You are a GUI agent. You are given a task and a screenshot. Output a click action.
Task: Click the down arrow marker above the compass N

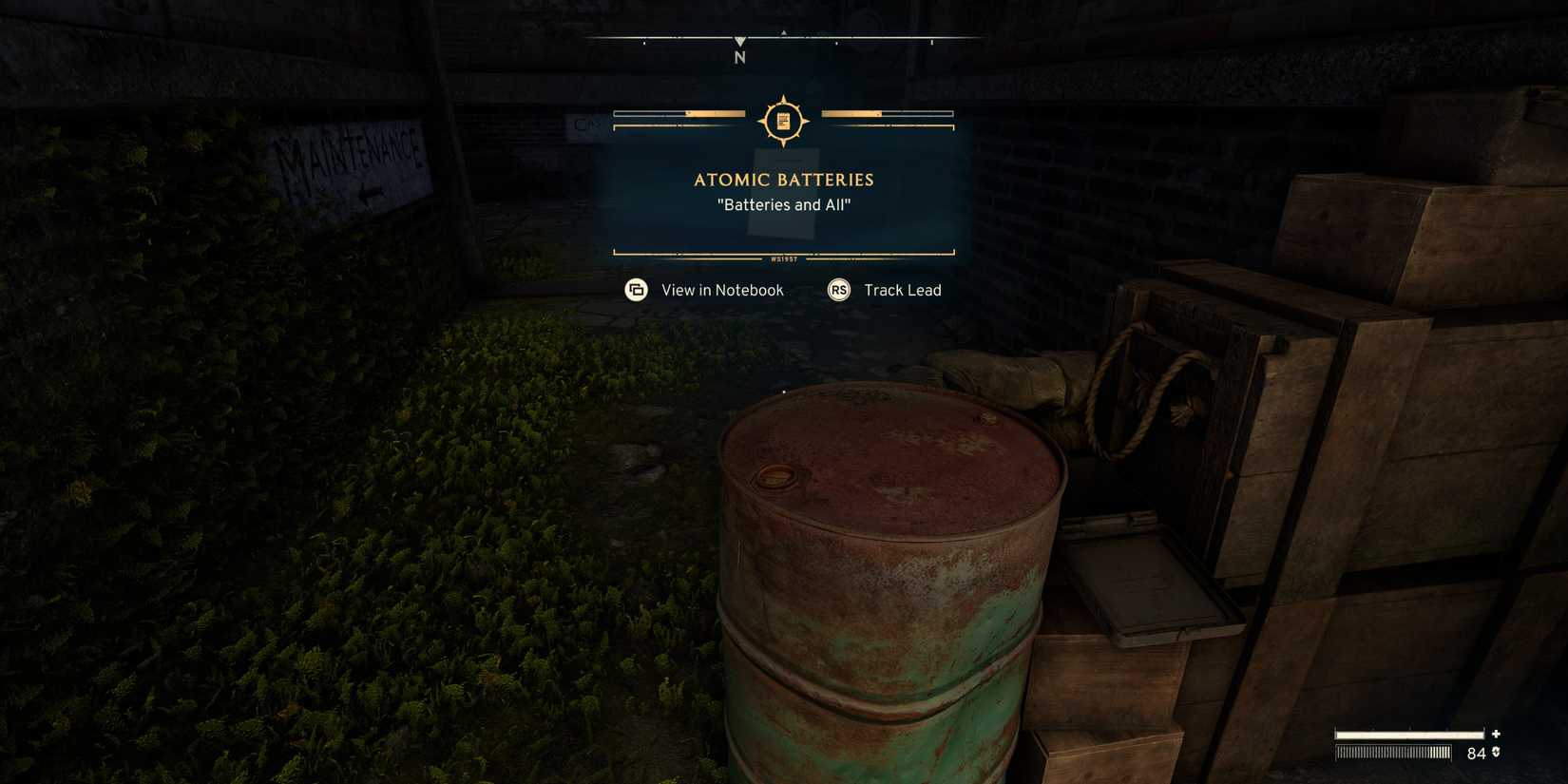coord(738,41)
